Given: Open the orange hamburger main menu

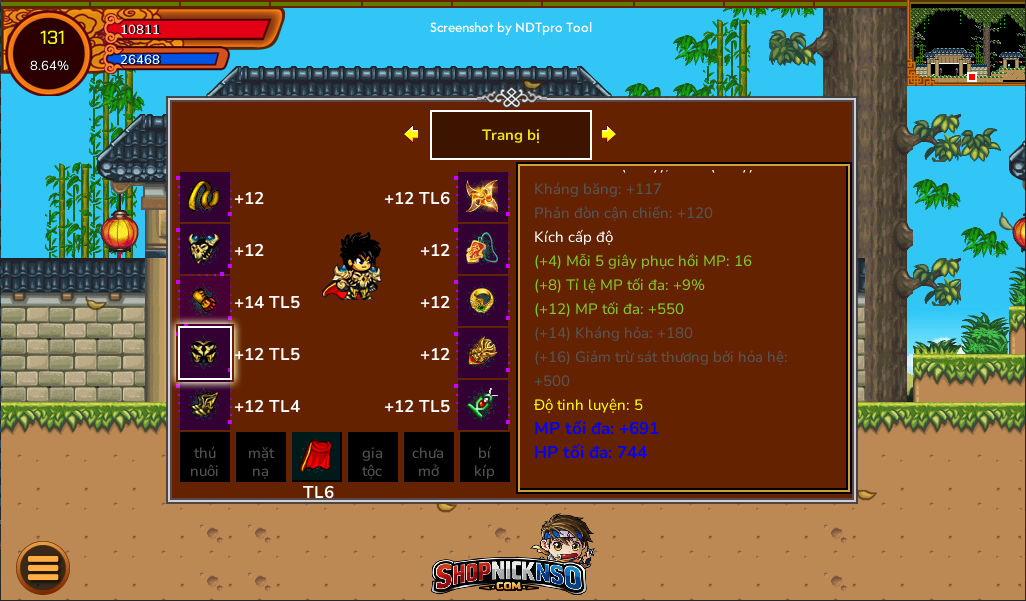Looking at the screenshot, I should point(43,568).
